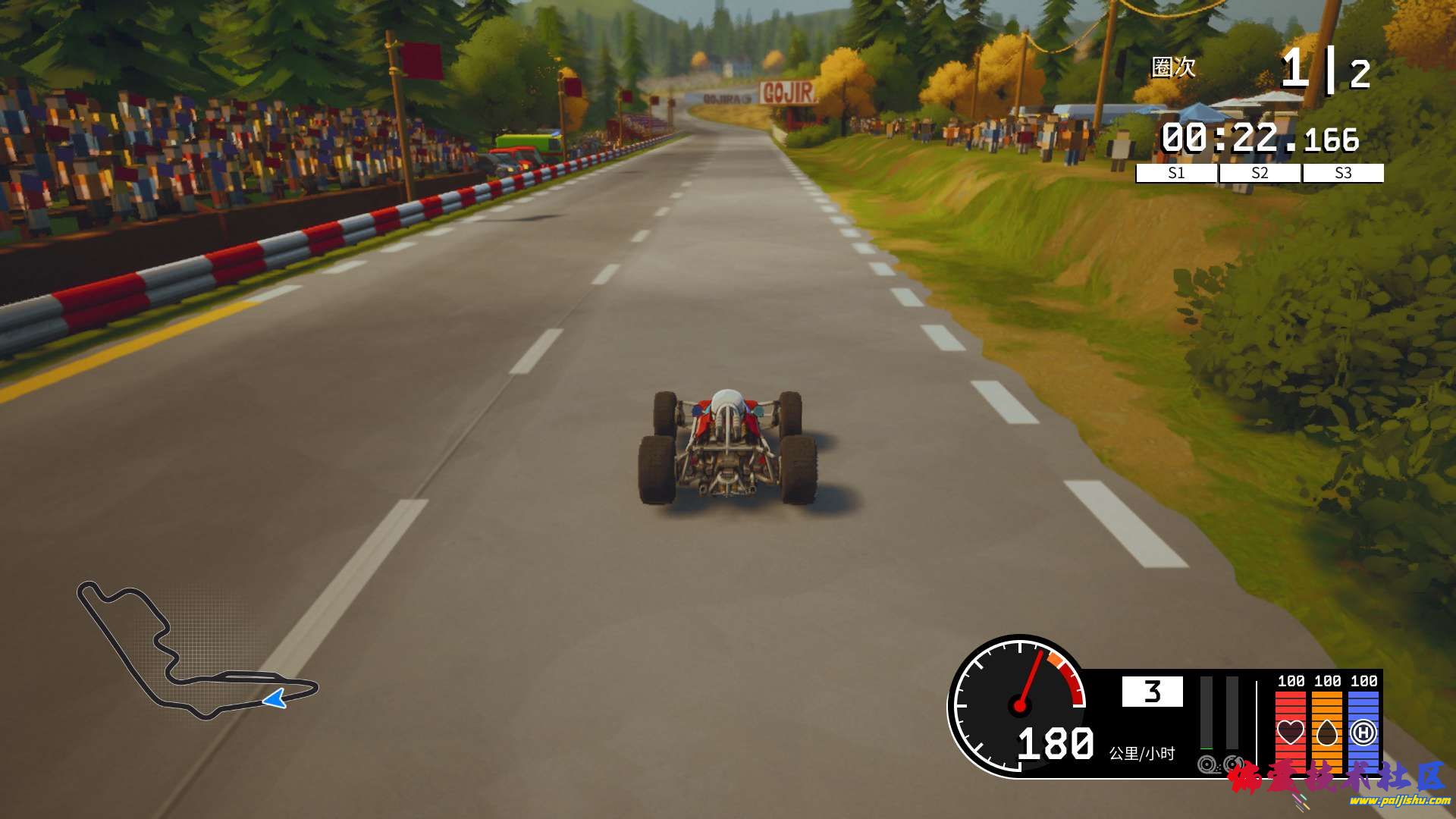Click the right tire wear icon
Image resolution: width=1456 pixels, height=819 pixels.
pyautogui.click(x=1232, y=765)
